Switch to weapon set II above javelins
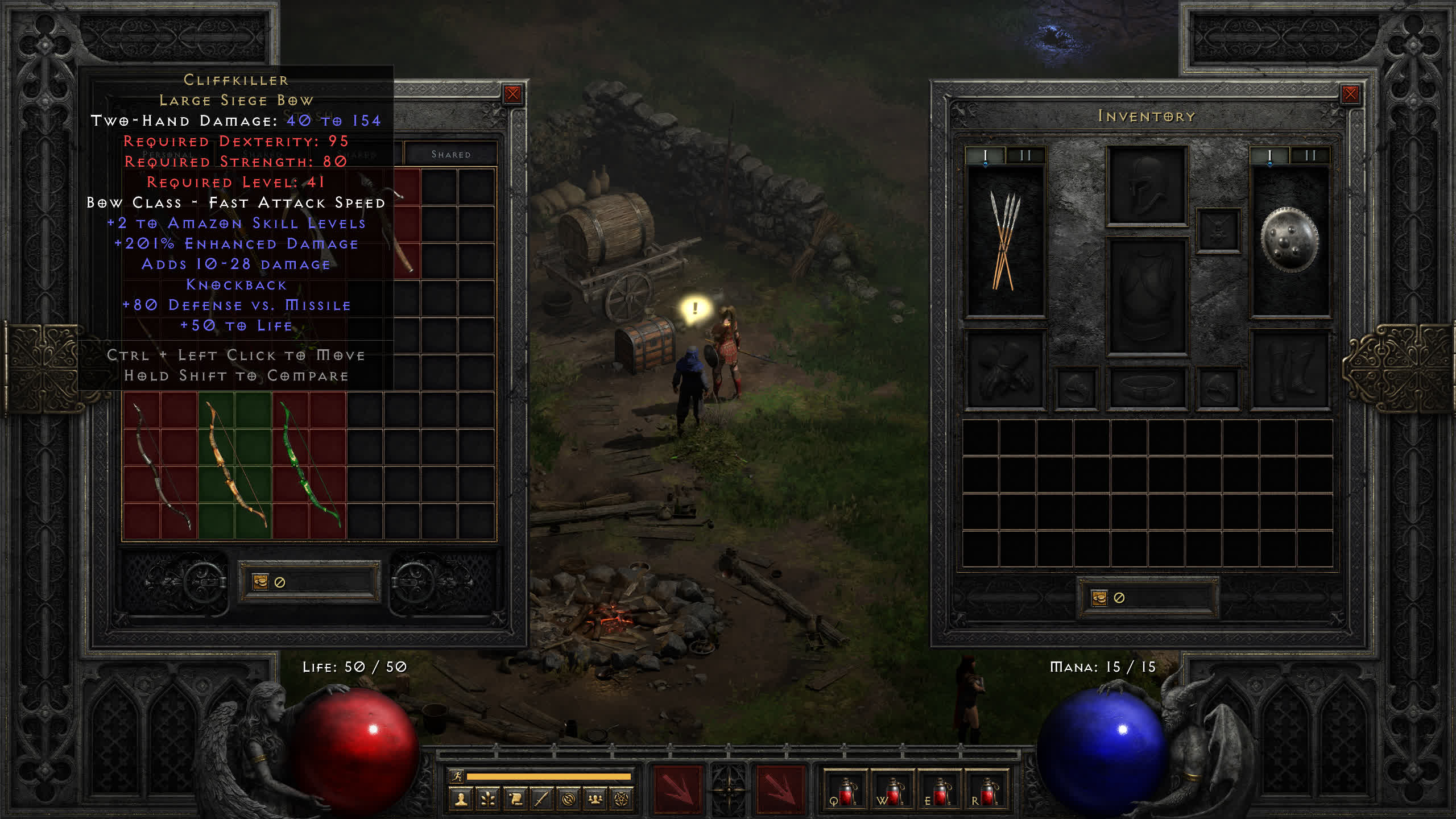Screen dimensions: 1456x819 (1025, 155)
